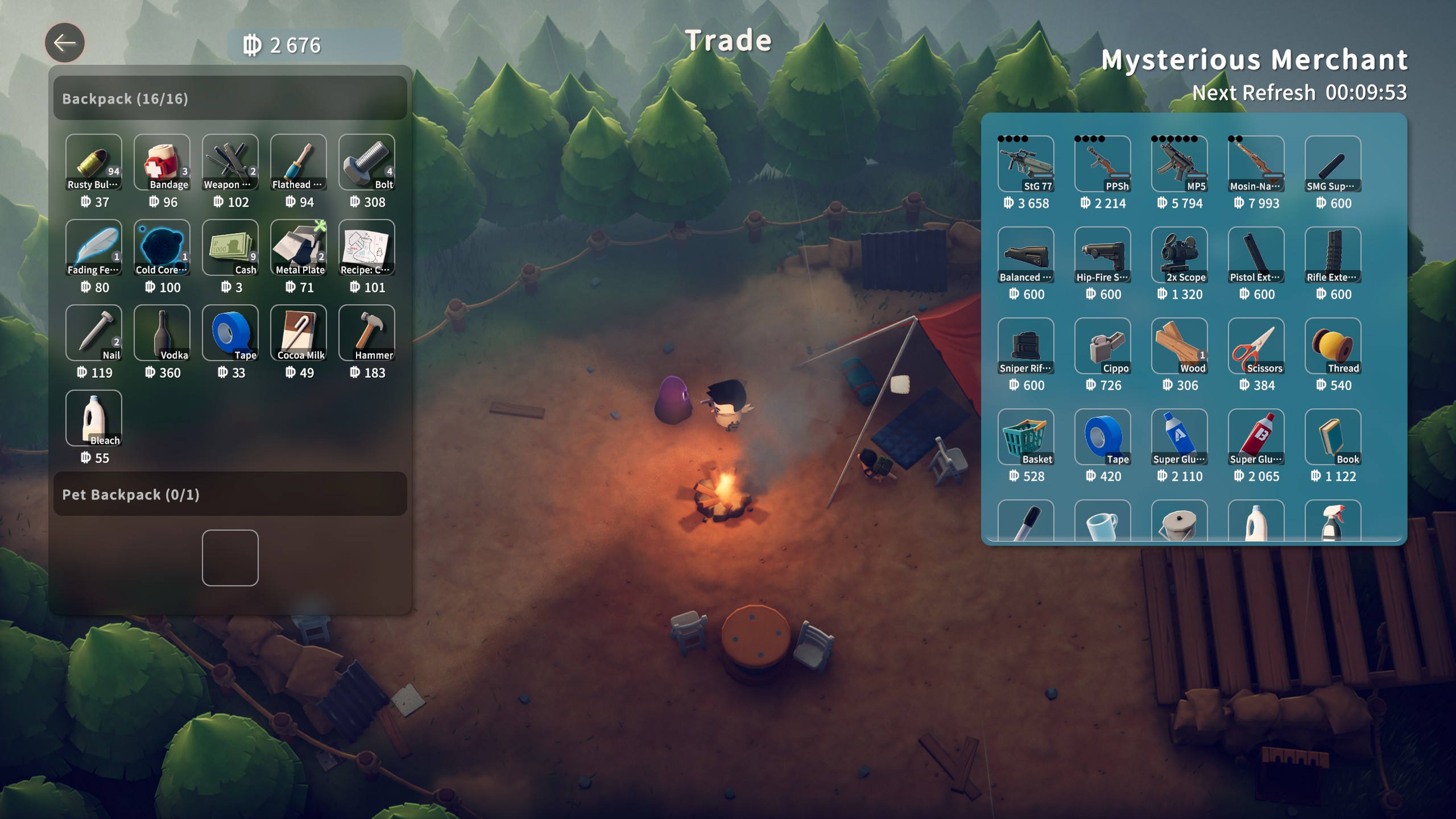Select the Bolt item in backpack
1456x819 pixels.
tap(367, 162)
